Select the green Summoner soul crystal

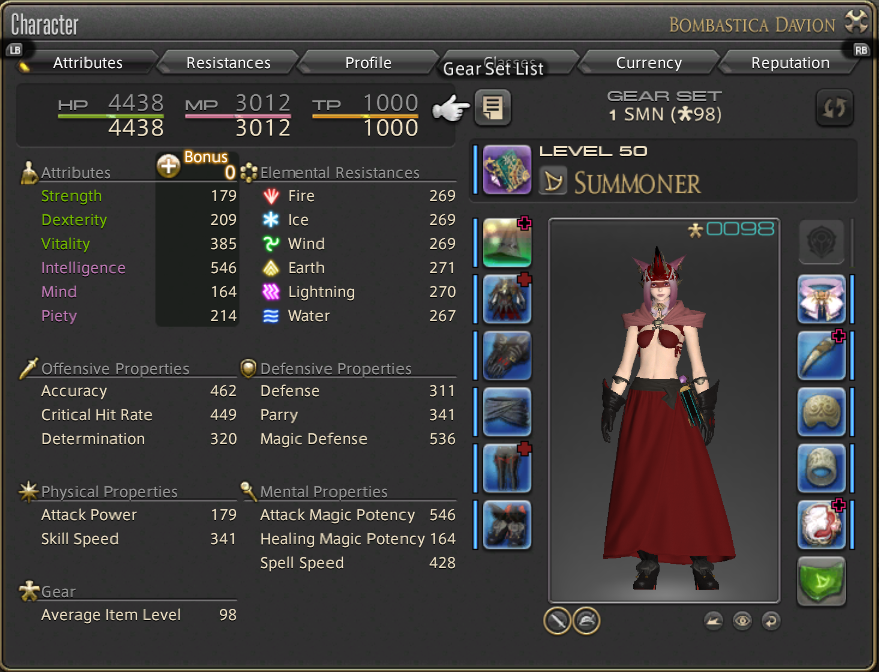coord(822,581)
